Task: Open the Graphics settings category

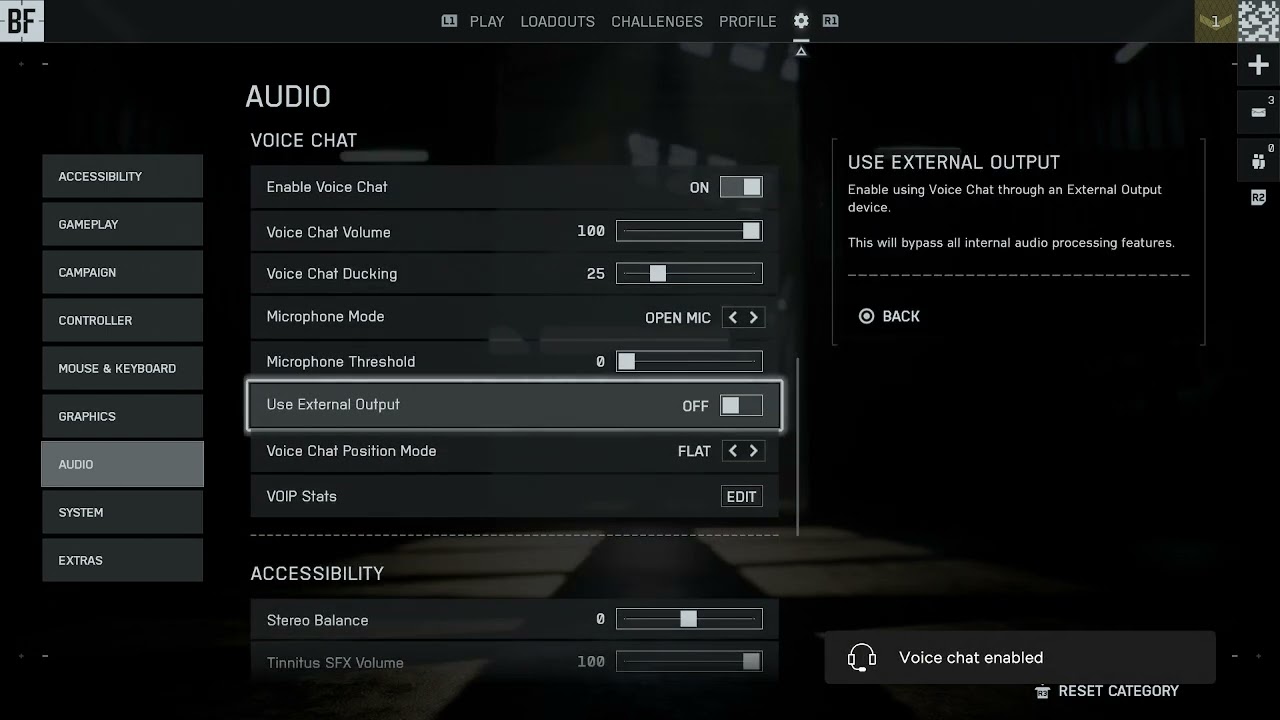Action: [122, 416]
